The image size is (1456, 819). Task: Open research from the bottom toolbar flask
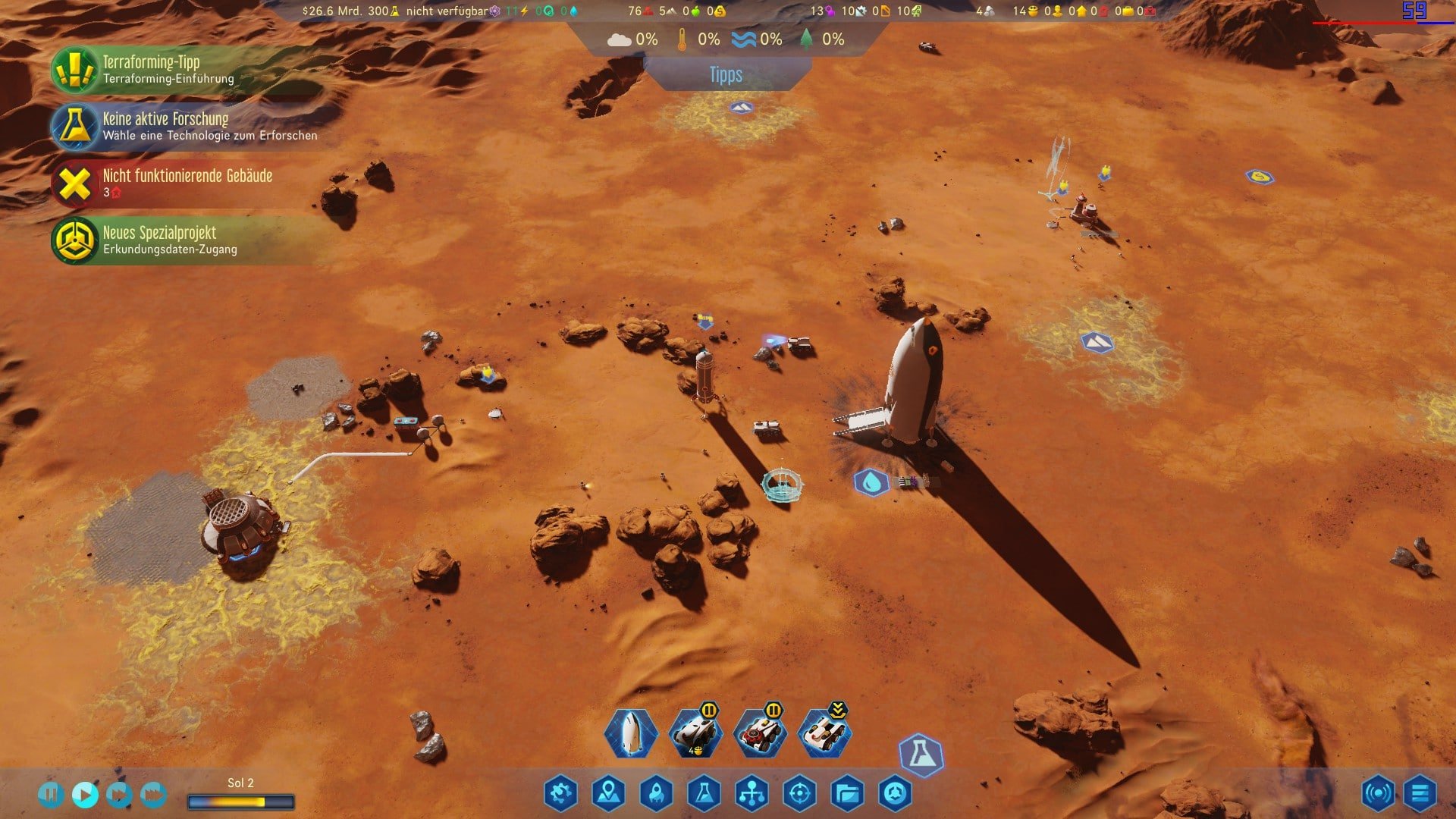(704, 793)
